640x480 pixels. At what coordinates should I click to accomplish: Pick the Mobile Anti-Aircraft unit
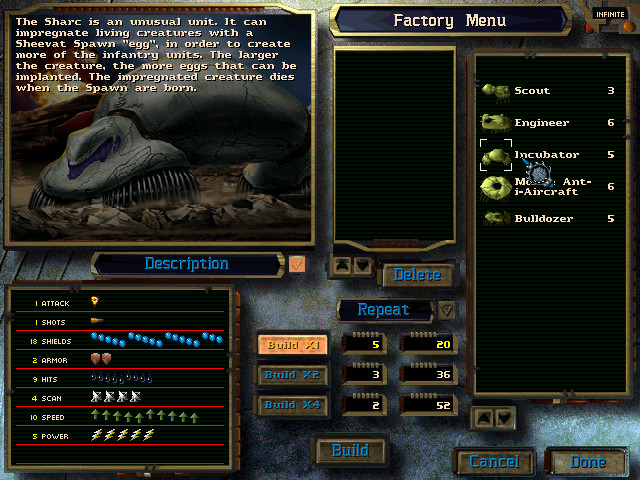click(548, 186)
